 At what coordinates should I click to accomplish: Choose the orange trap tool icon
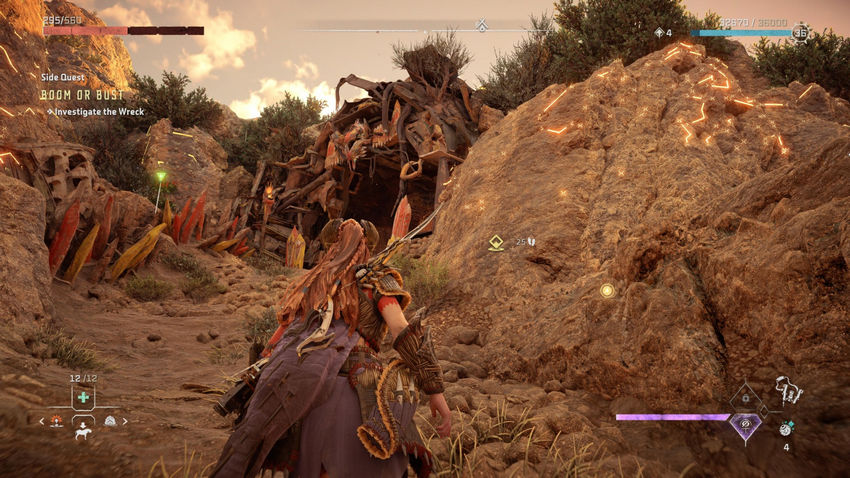(x=57, y=421)
